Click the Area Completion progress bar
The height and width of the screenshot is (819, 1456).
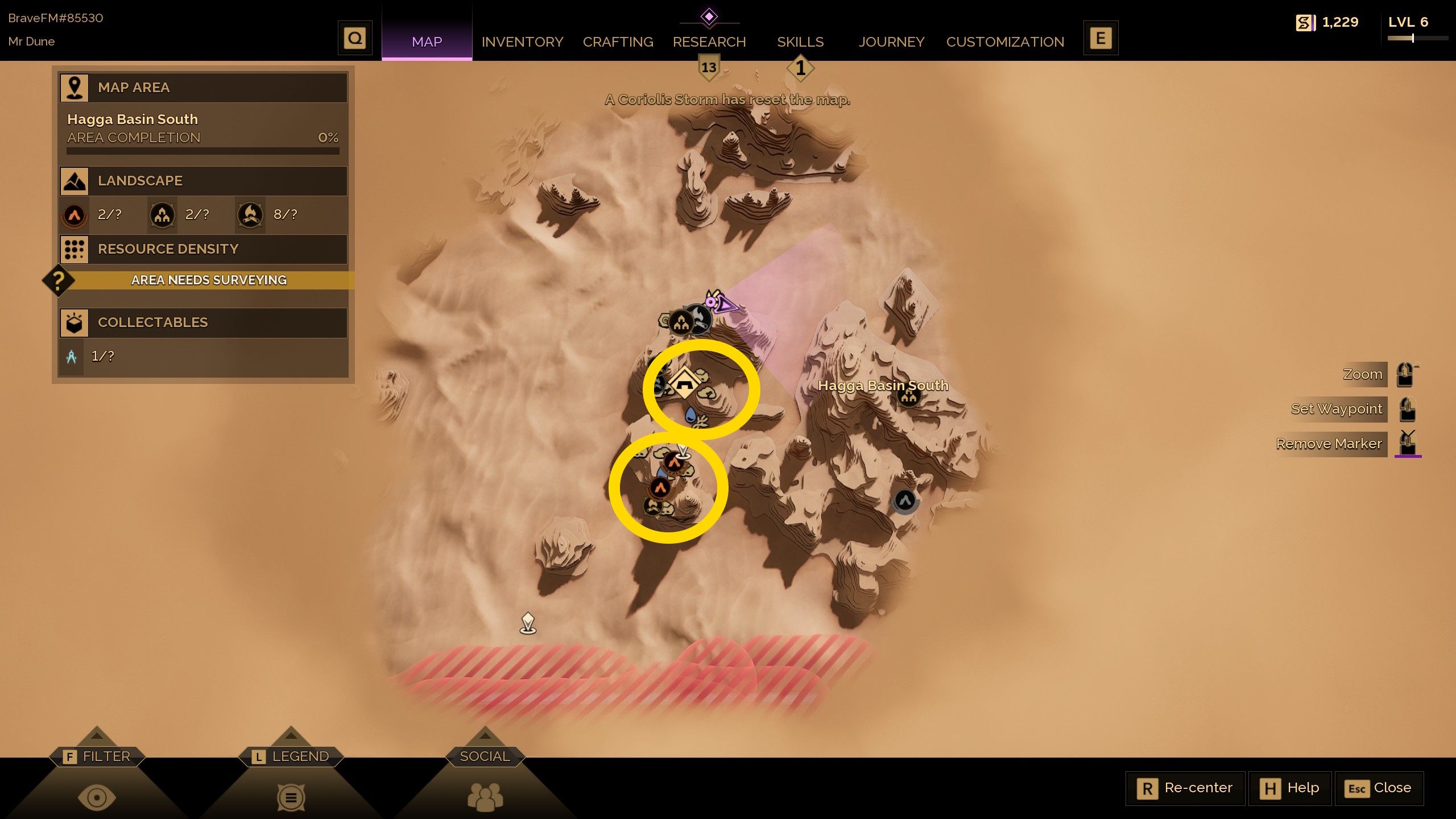tap(202, 151)
